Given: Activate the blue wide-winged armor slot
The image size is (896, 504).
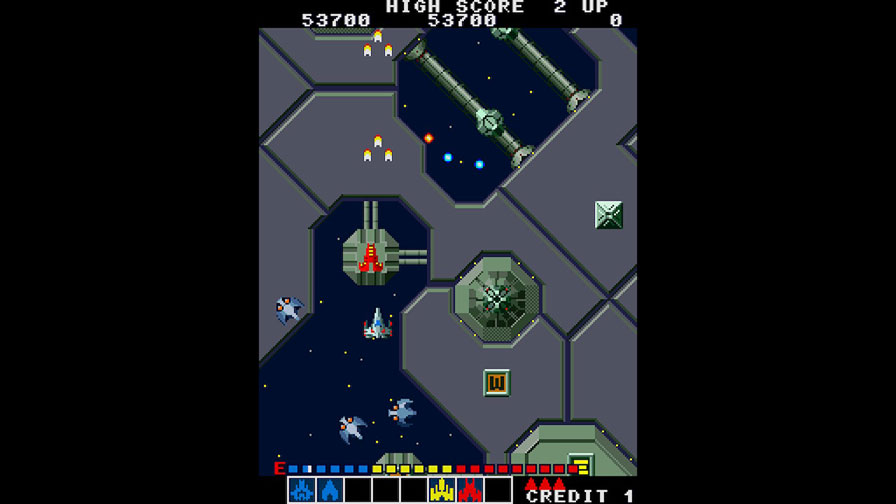Looking at the screenshot, I should pyautogui.click(x=302, y=490).
